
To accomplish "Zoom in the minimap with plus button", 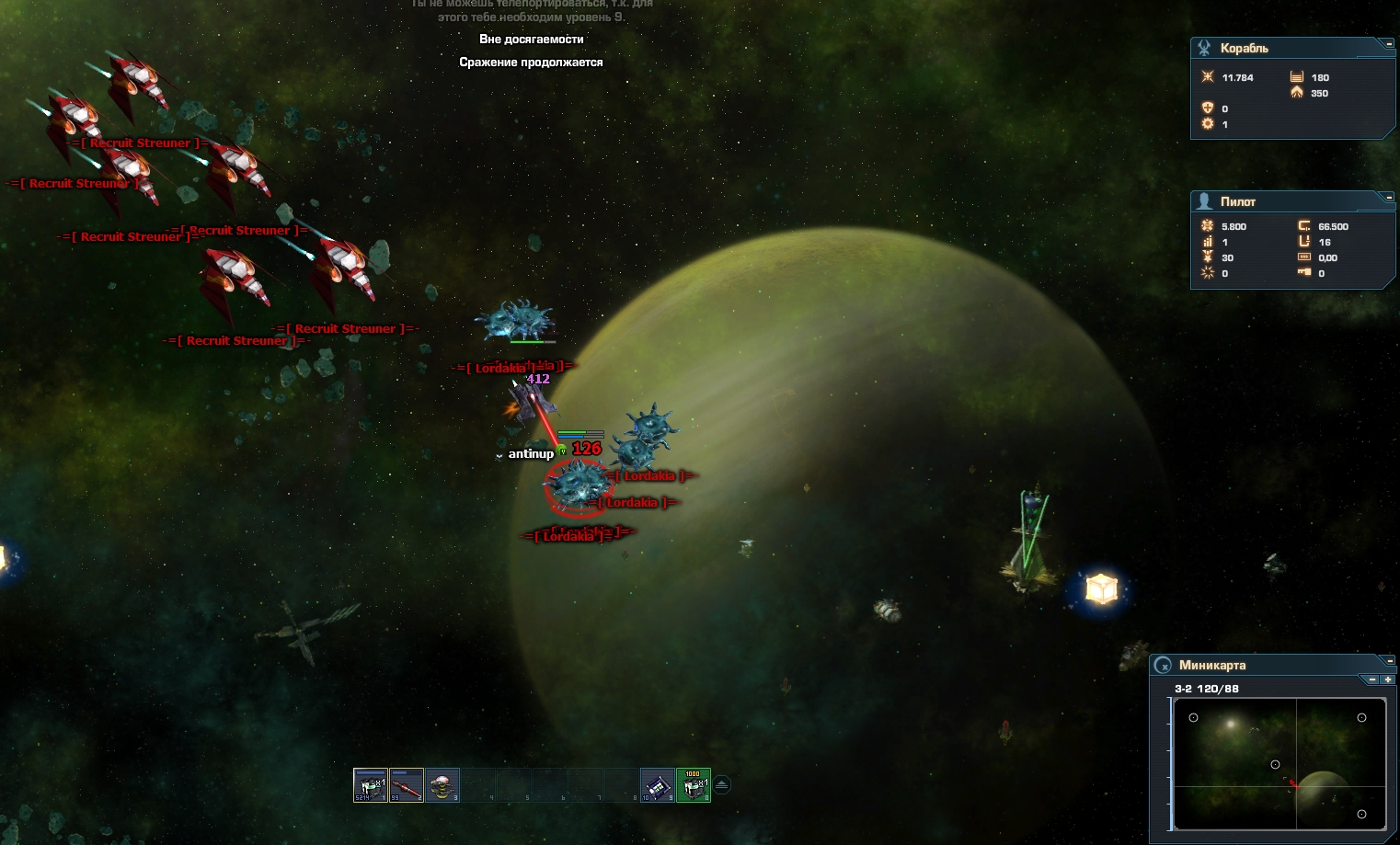I will click(1387, 679).
